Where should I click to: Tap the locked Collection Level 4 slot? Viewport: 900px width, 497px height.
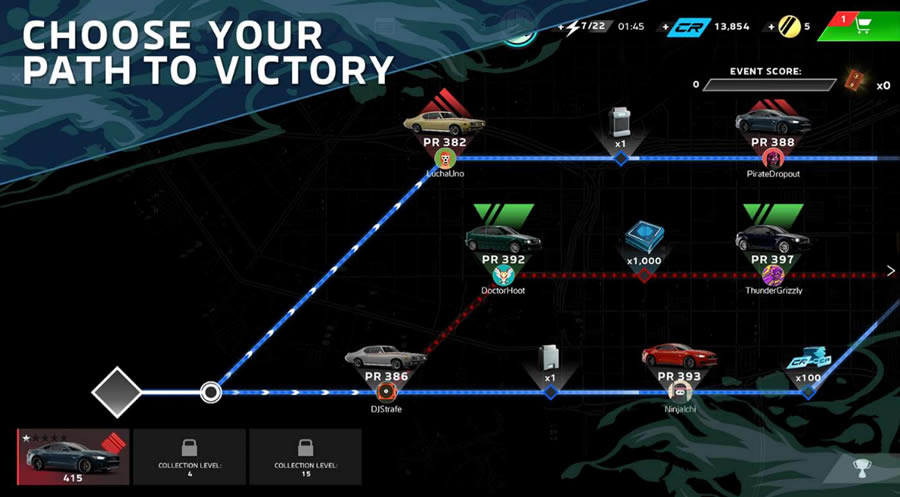click(189, 457)
